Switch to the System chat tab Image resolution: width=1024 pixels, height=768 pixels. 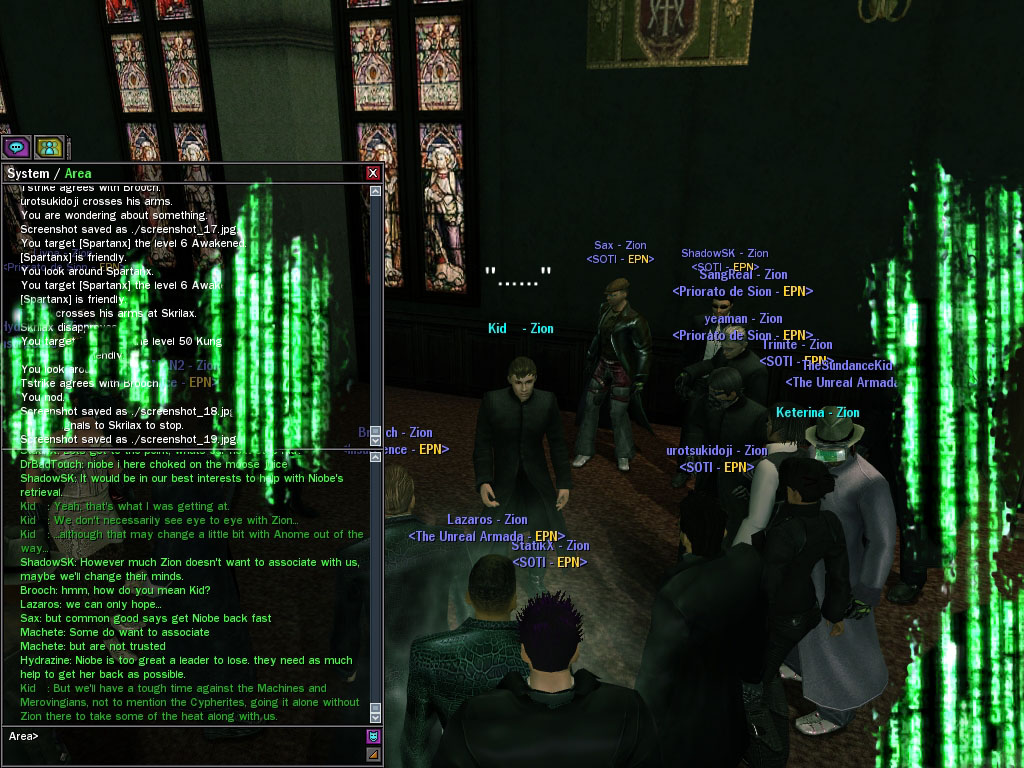[27, 174]
